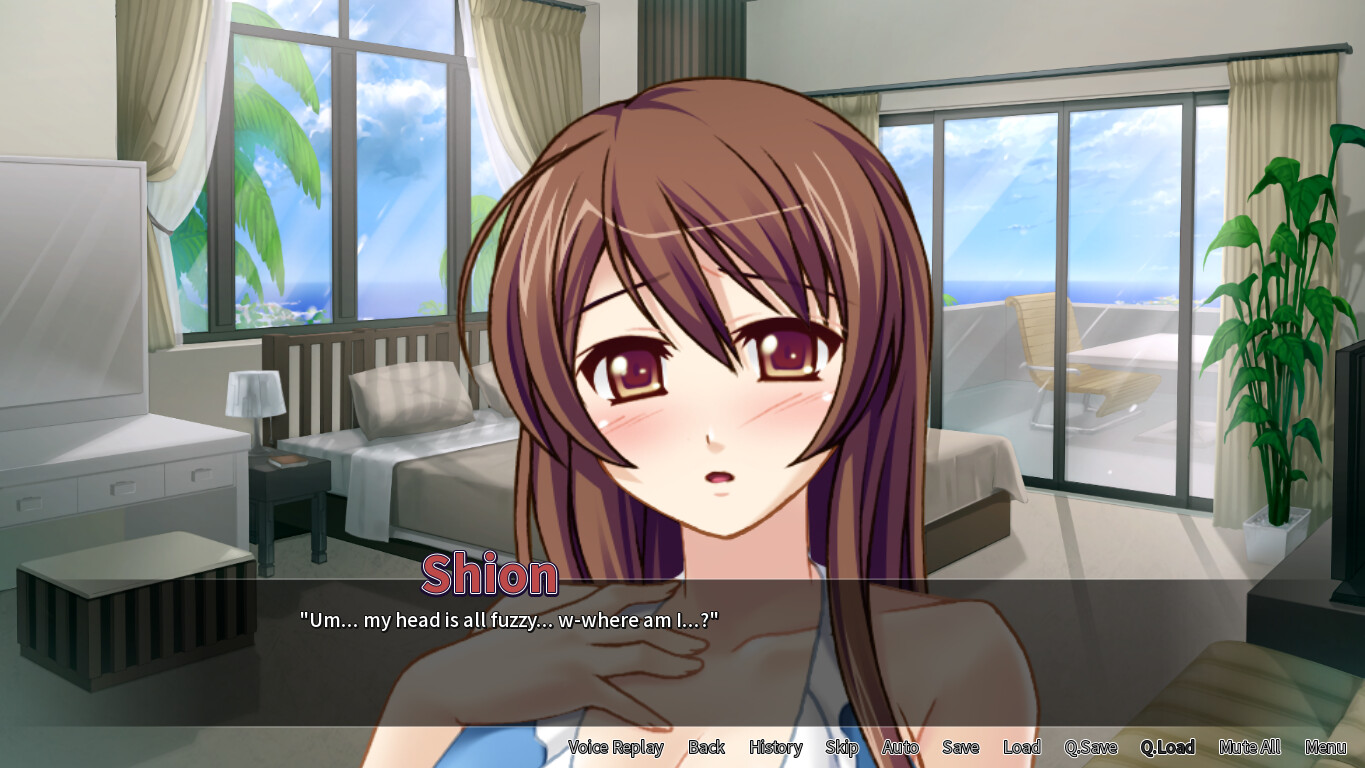This screenshot has height=768, width=1365.
Task: Select the Shion name label
Action: pos(489,573)
